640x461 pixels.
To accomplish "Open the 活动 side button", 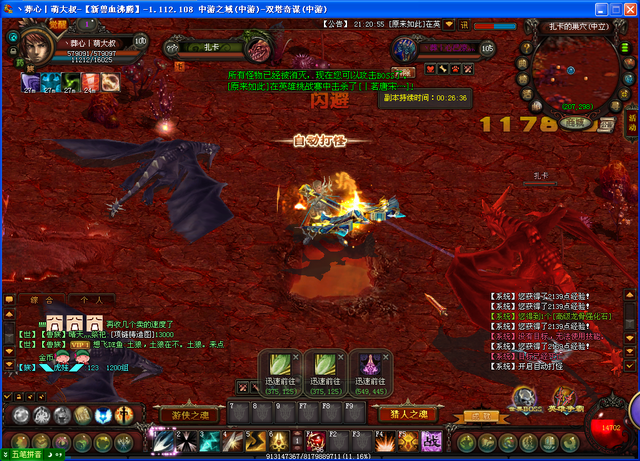I will [632, 123].
